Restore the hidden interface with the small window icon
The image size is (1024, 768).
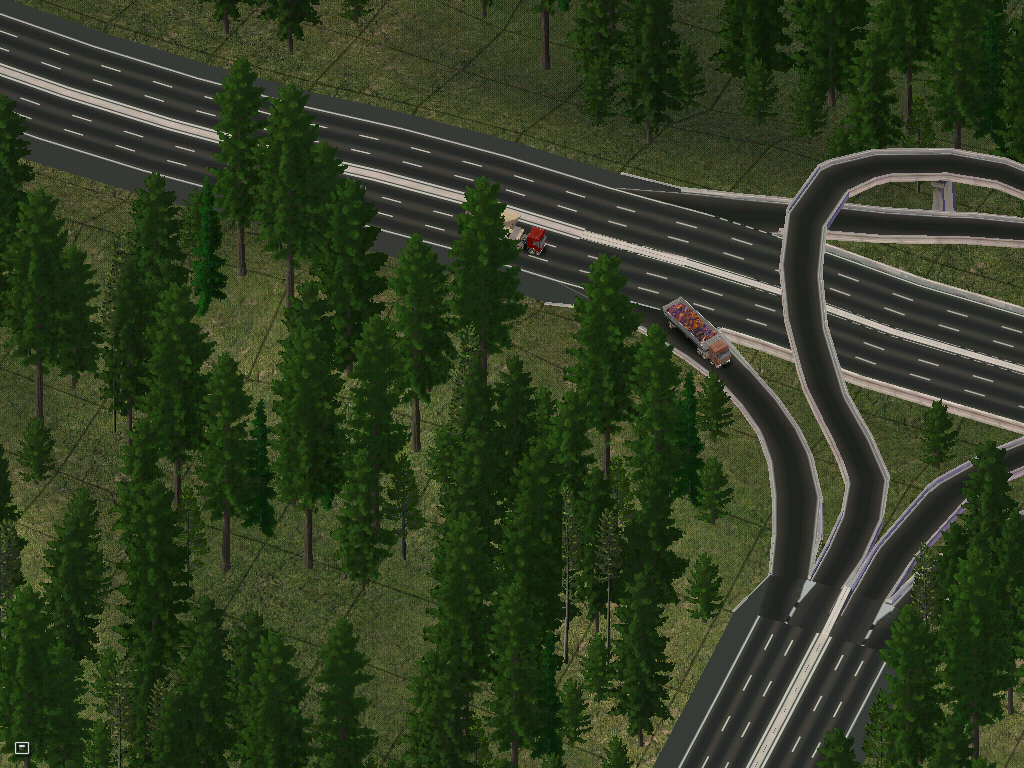[x=22, y=747]
